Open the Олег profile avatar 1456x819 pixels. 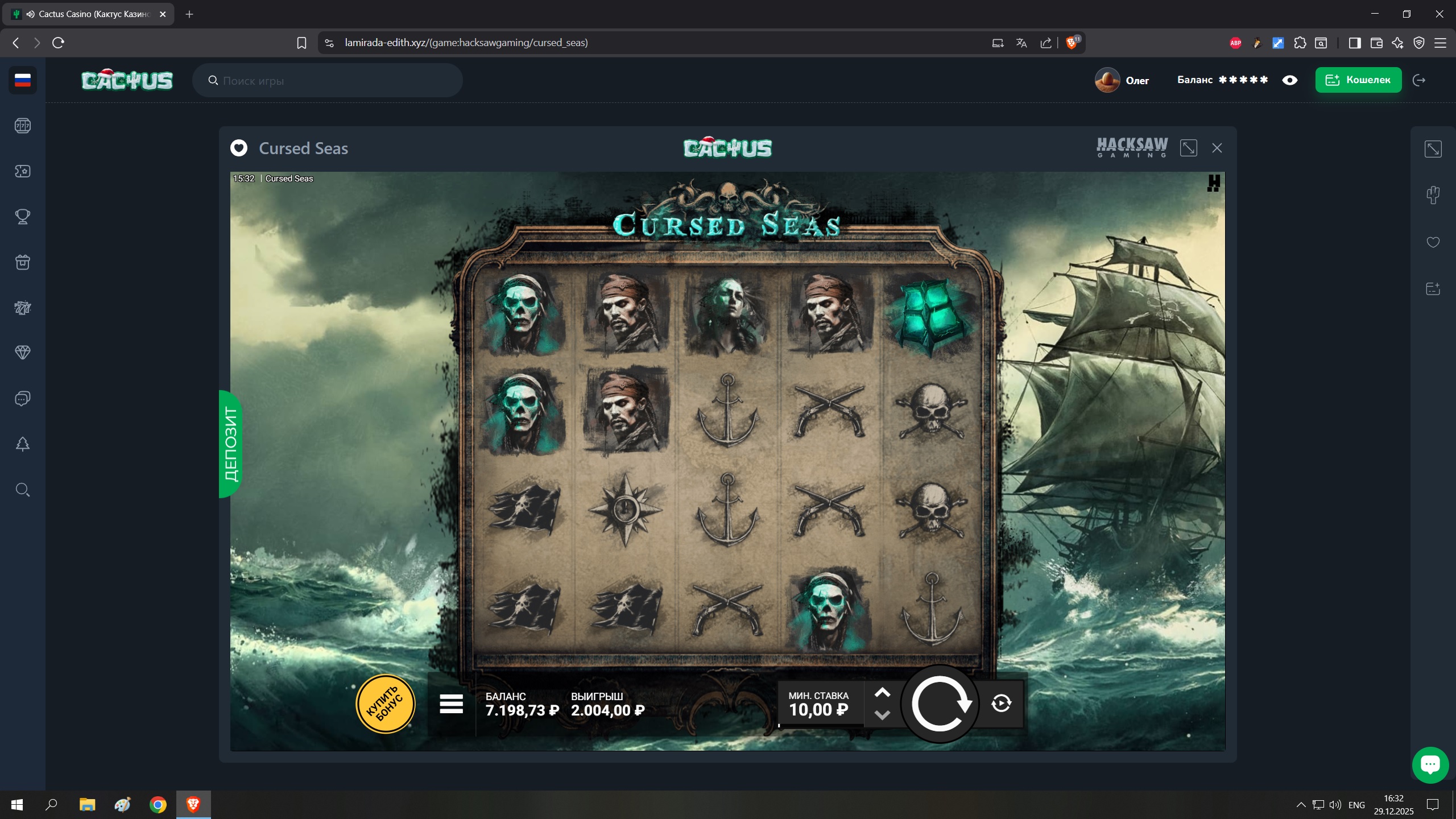coord(1107,80)
